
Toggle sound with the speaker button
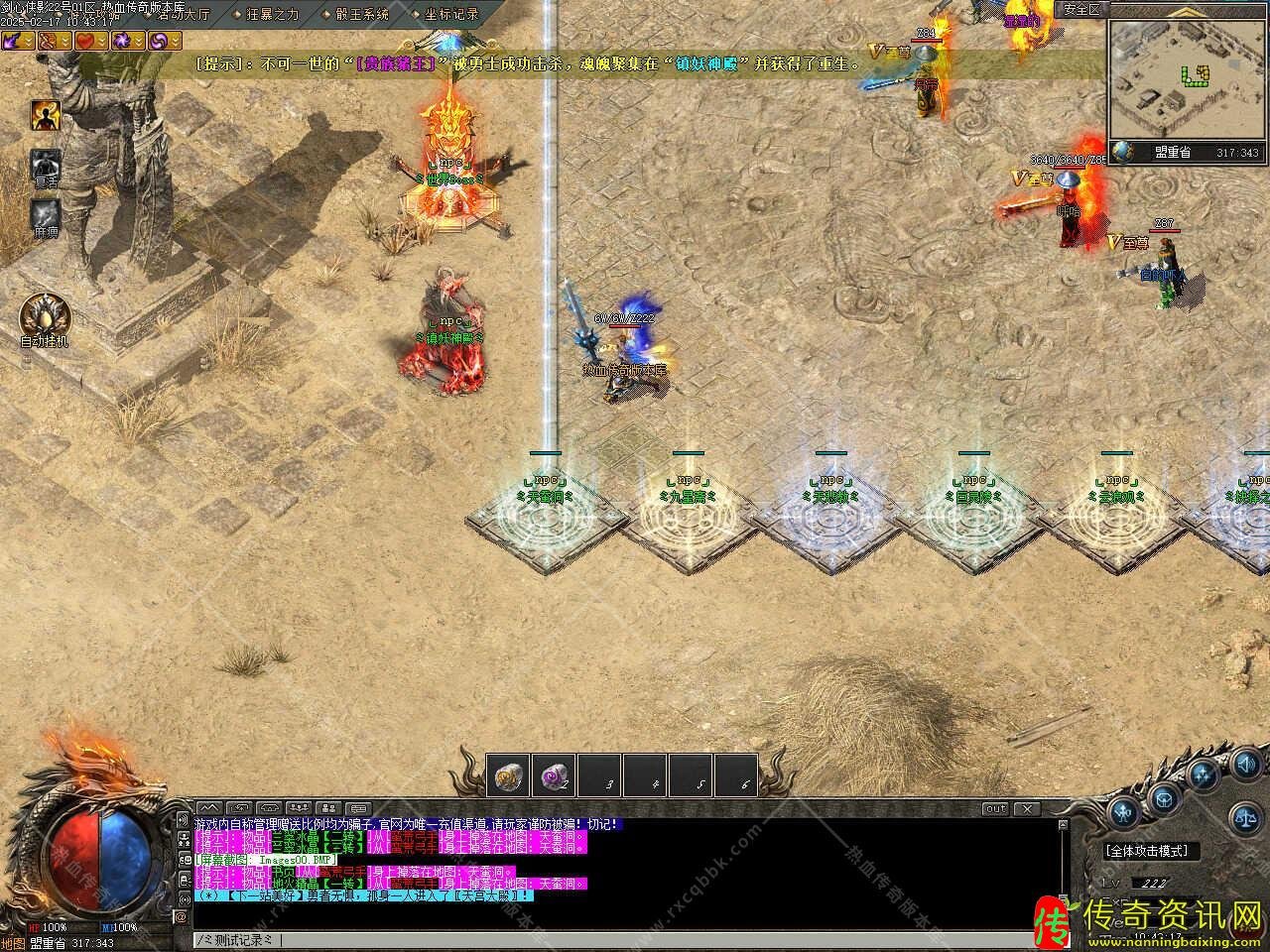pyautogui.click(x=1247, y=765)
